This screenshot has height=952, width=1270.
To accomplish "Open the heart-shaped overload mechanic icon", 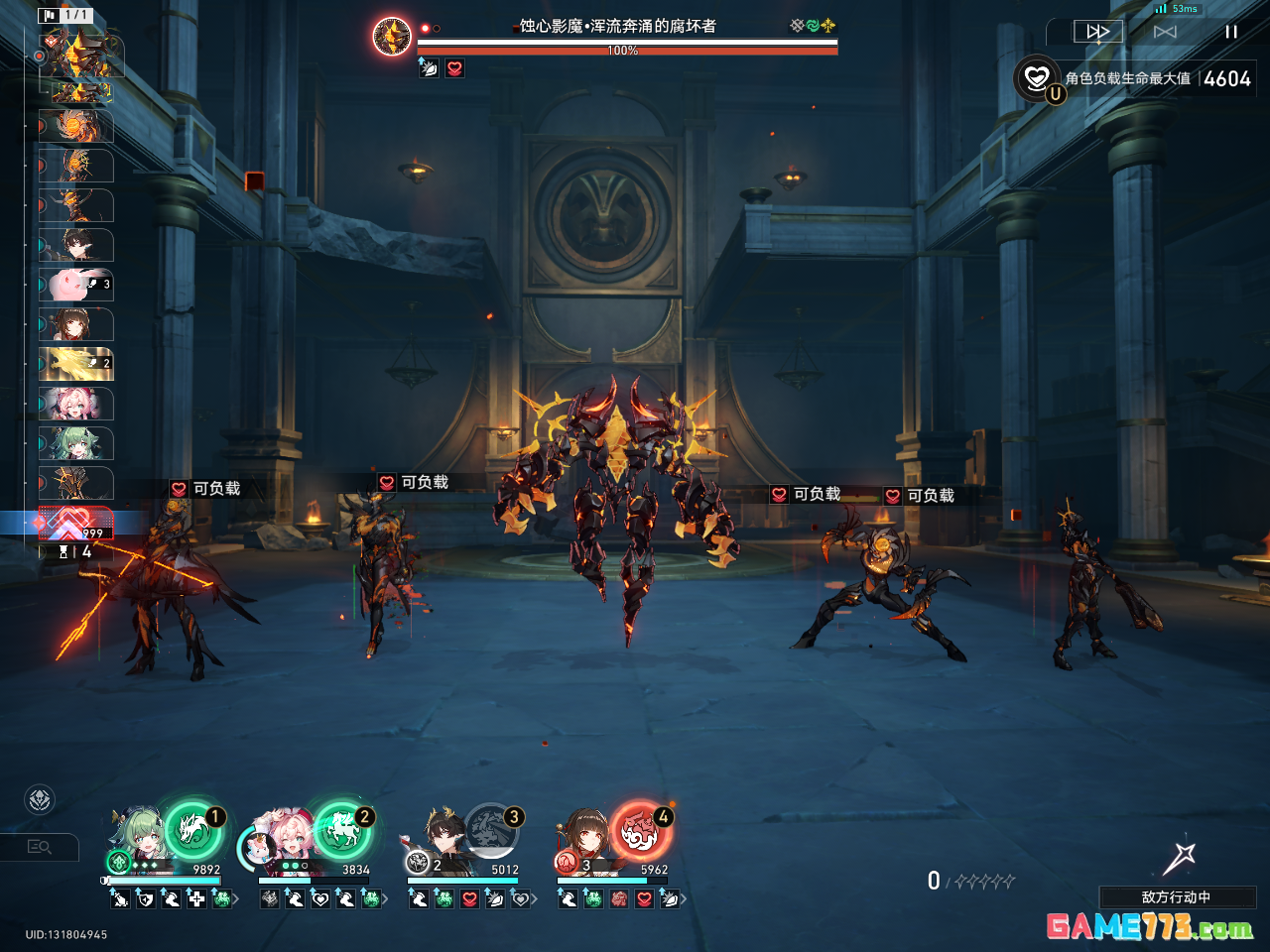I will pos(1037,77).
